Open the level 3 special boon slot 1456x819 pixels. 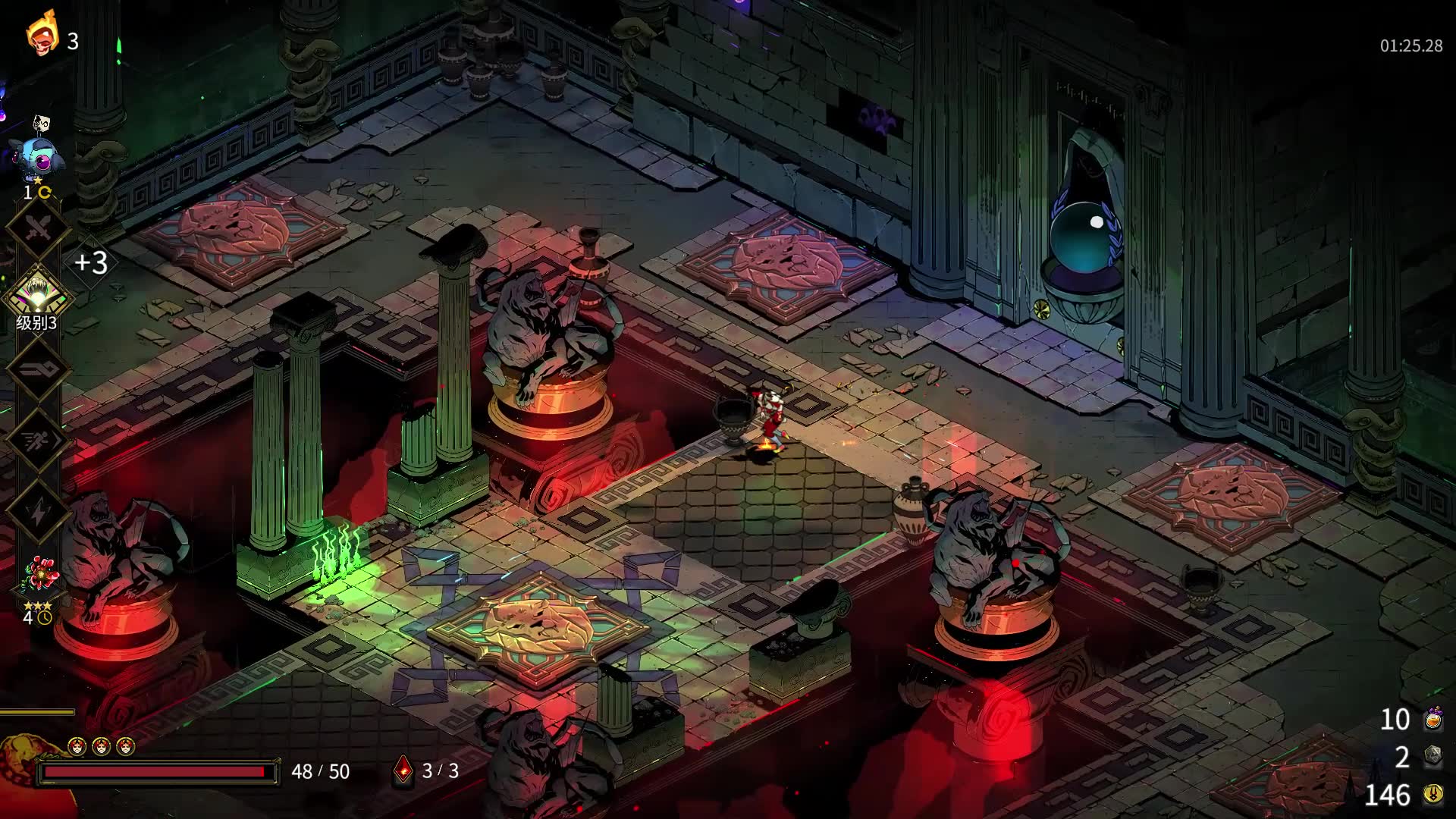38,296
